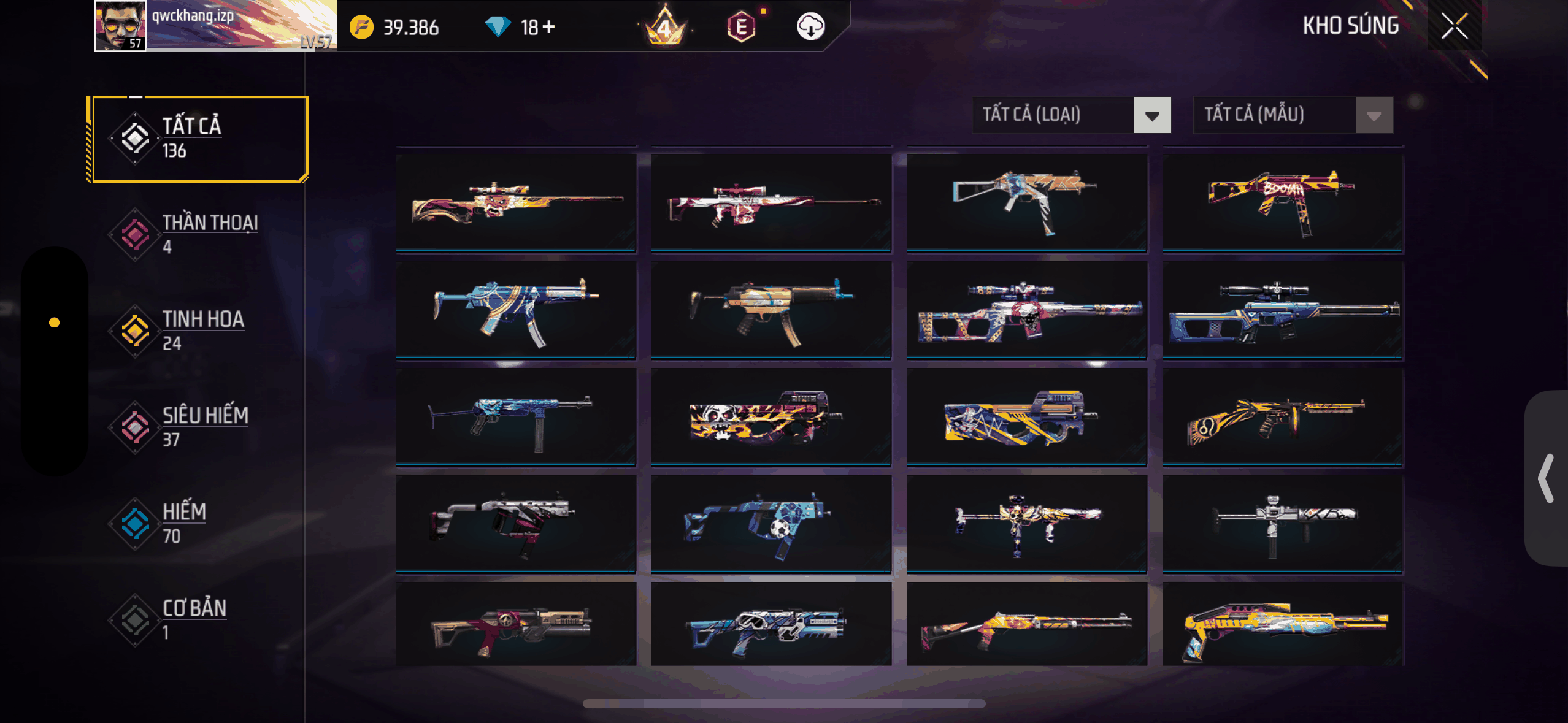This screenshot has height=723, width=1568.
Task: Pick the soccer ball Vector skin
Action: tap(771, 524)
